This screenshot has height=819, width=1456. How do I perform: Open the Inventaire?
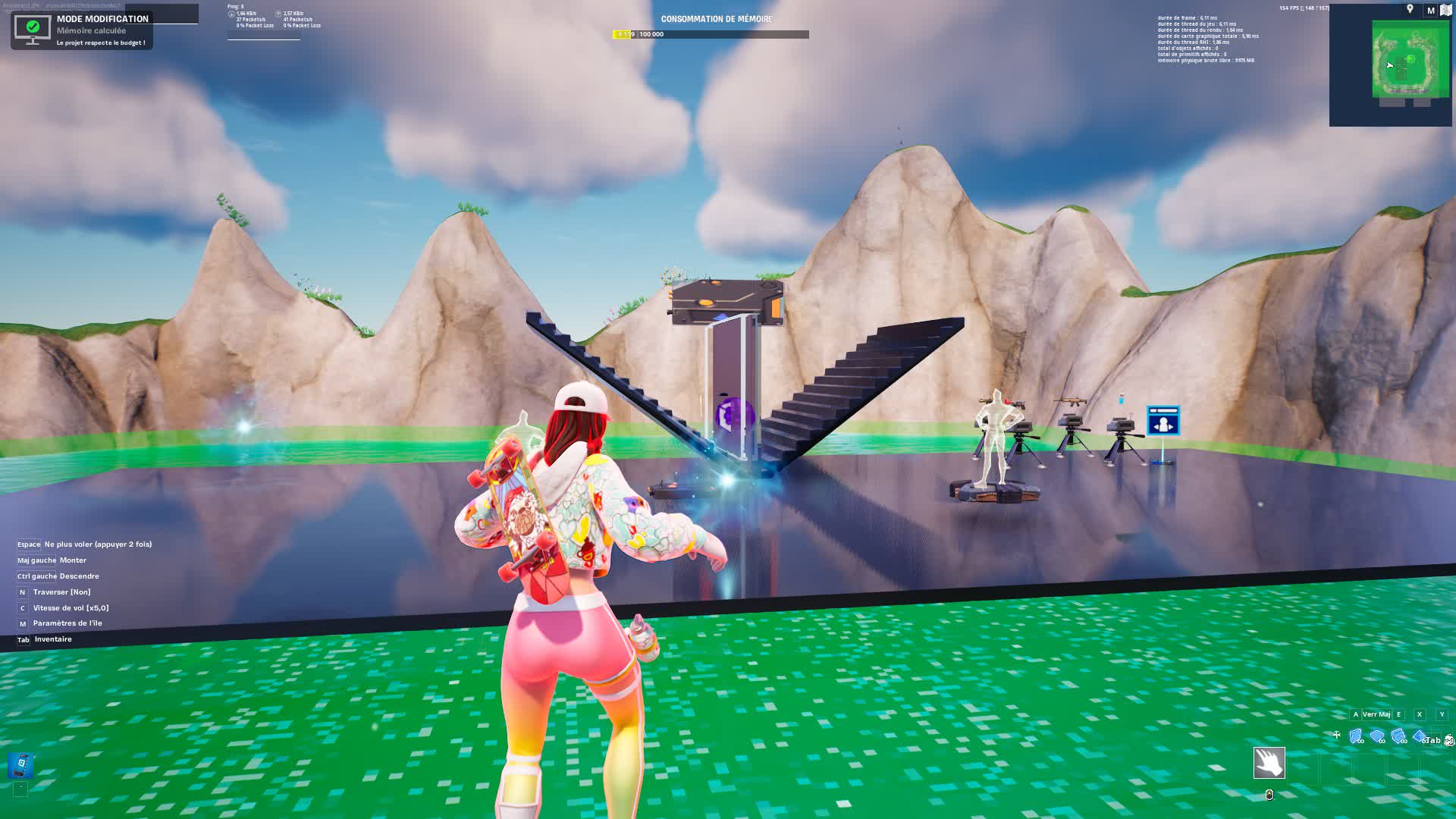pyautogui.click(x=52, y=639)
